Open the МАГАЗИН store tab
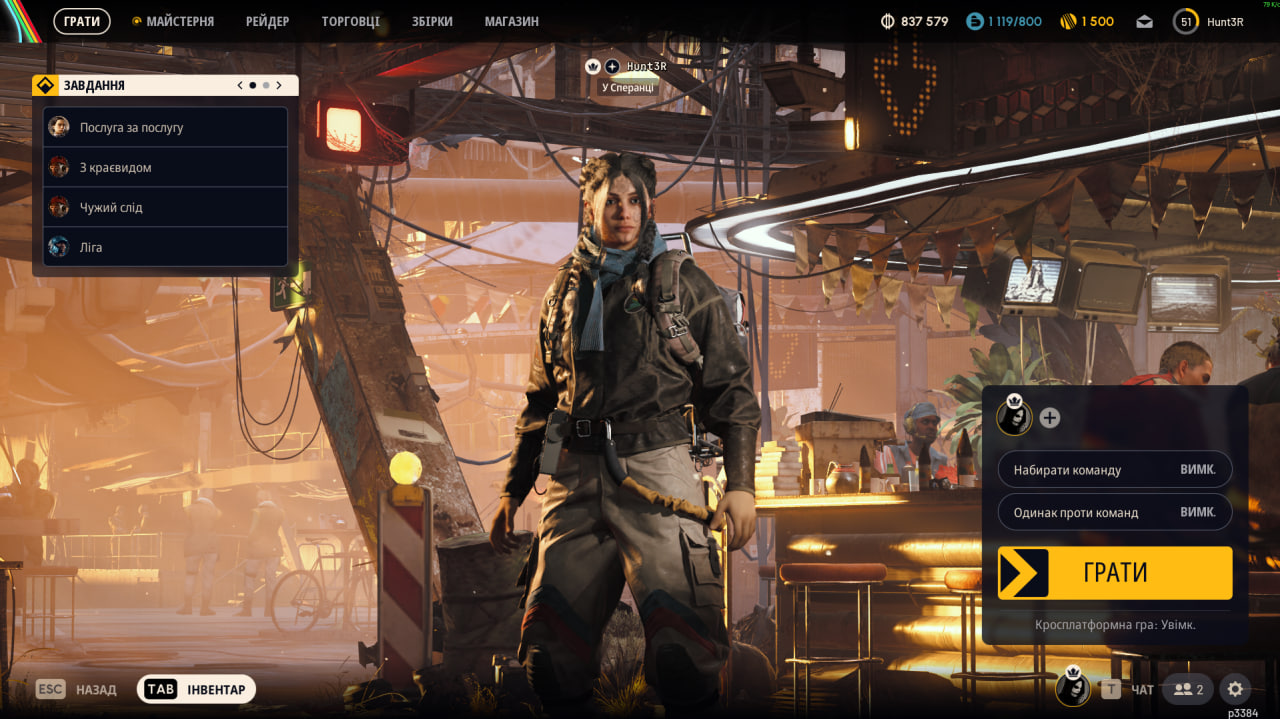Screen dimensions: 1280x719 point(511,21)
